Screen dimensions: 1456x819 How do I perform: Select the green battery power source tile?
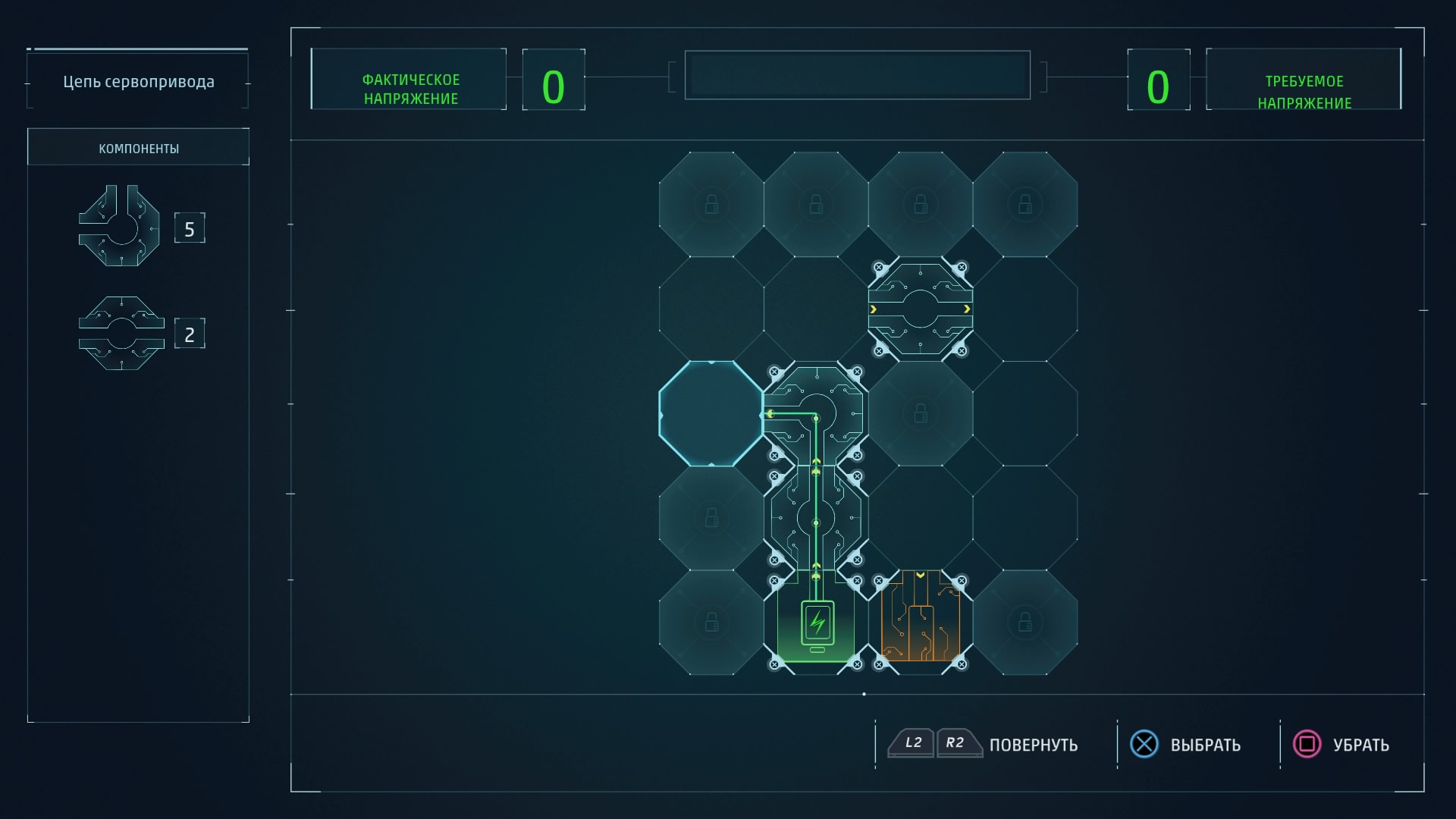point(816,623)
